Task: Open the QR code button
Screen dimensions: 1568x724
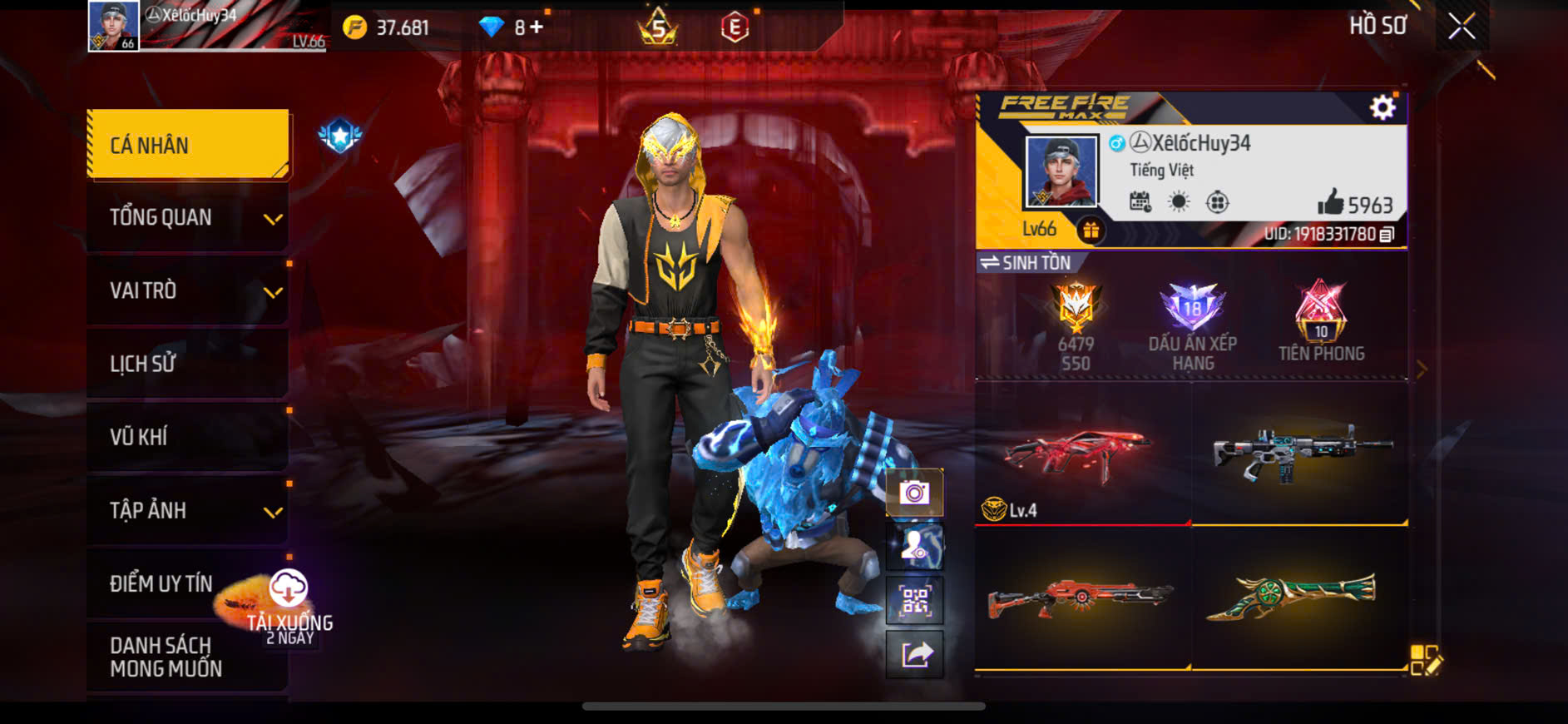Action: tap(914, 600)
